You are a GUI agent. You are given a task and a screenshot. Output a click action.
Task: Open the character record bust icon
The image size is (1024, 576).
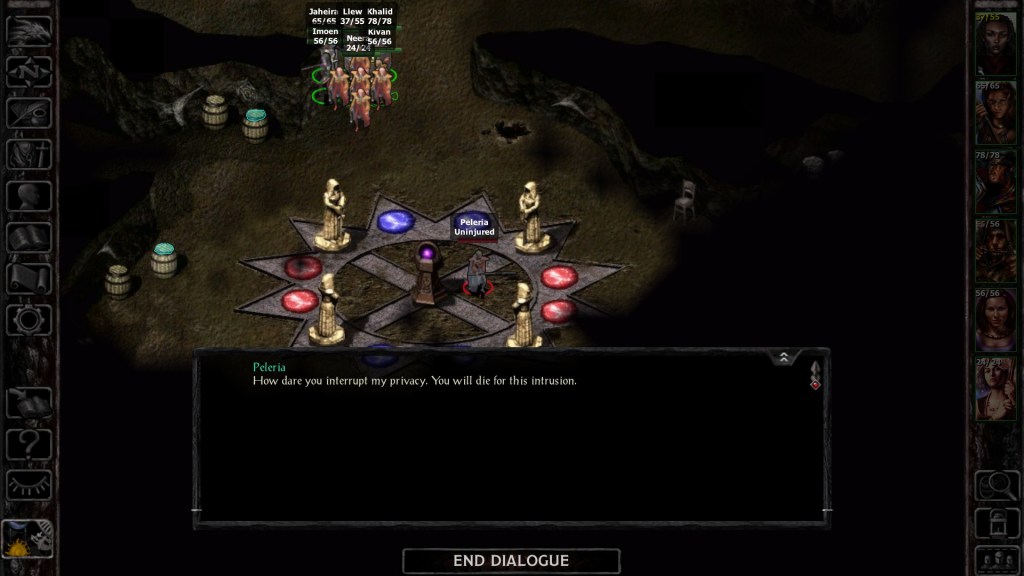coord(29,195)
